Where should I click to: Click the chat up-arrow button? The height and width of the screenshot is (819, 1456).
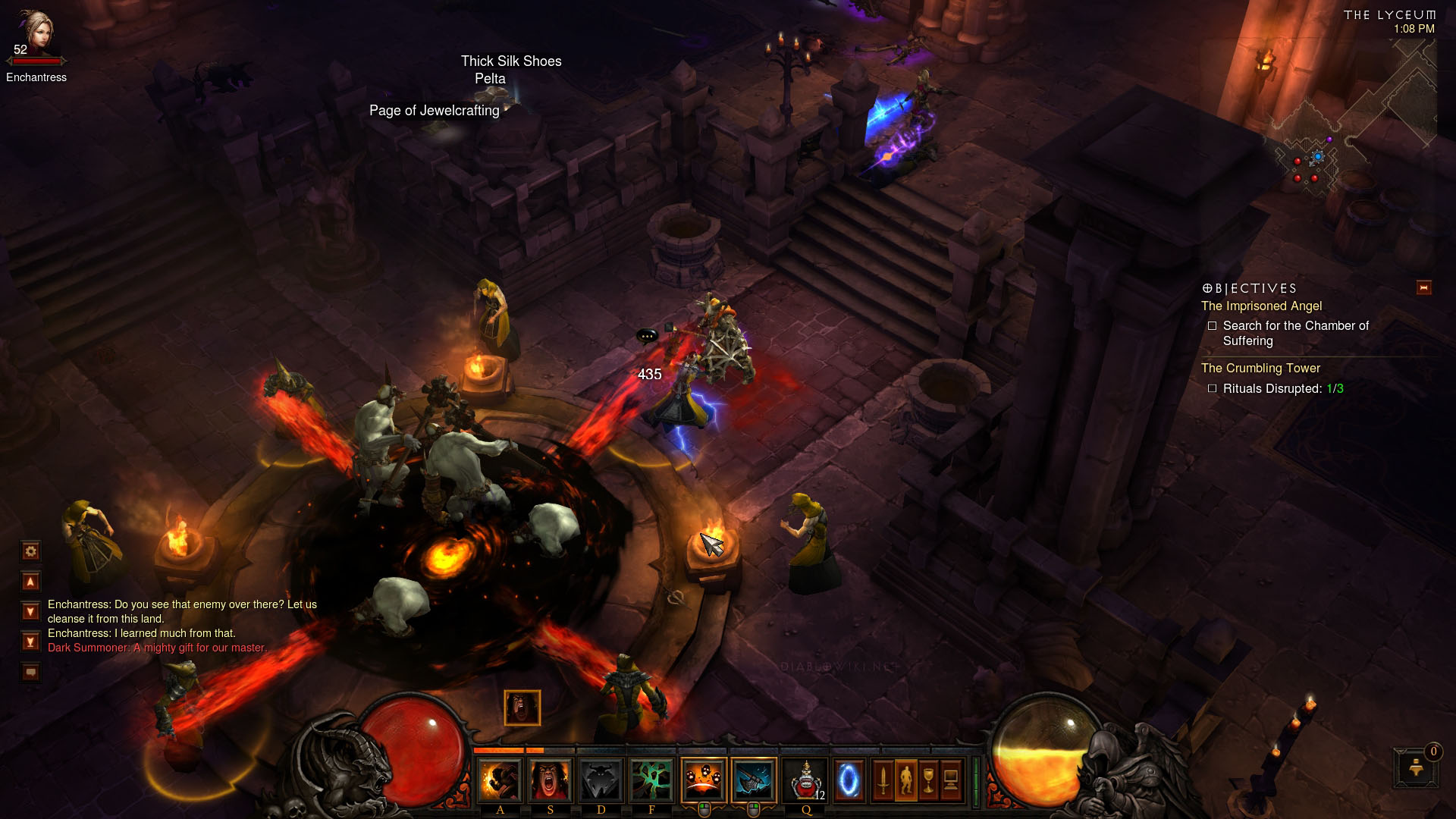pos(31,582)
